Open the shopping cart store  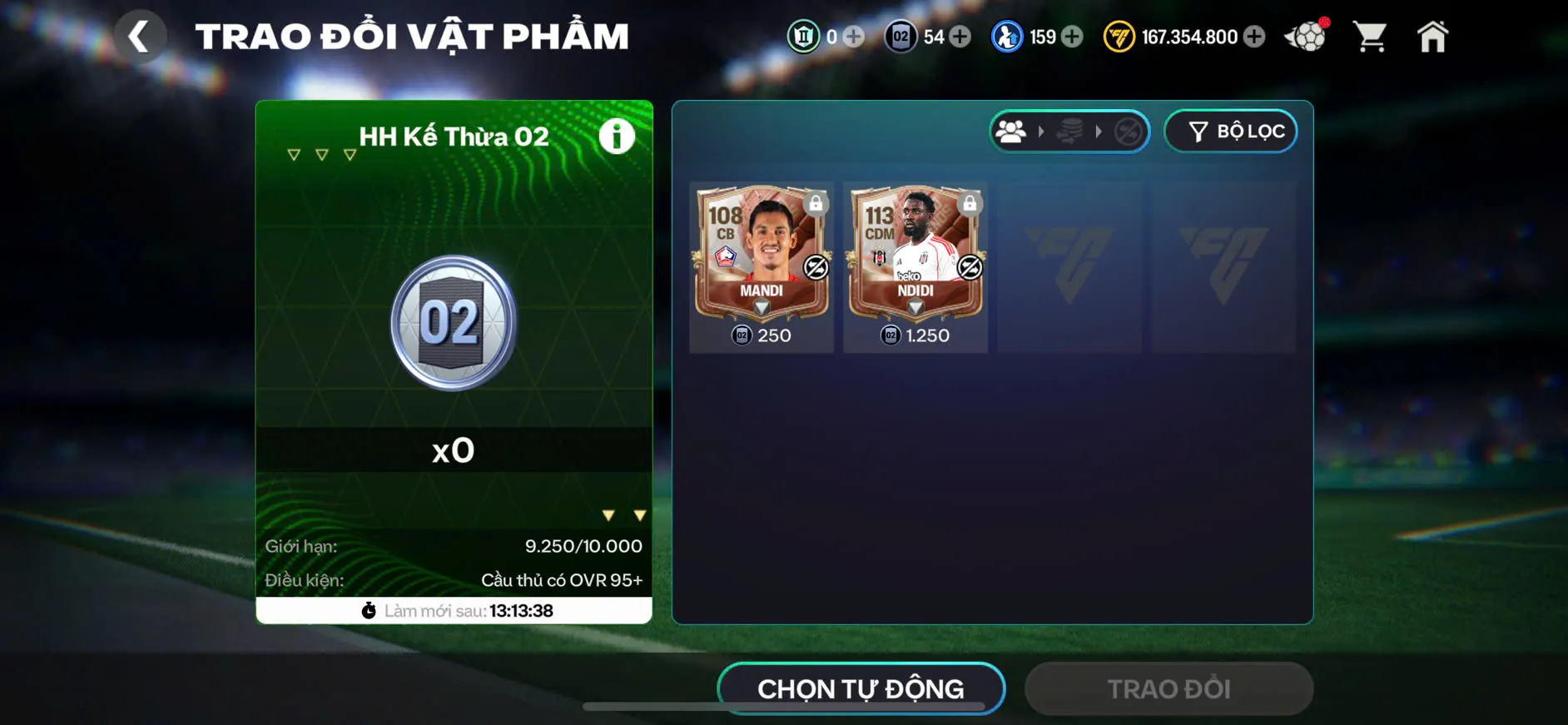click(1369, 36)
